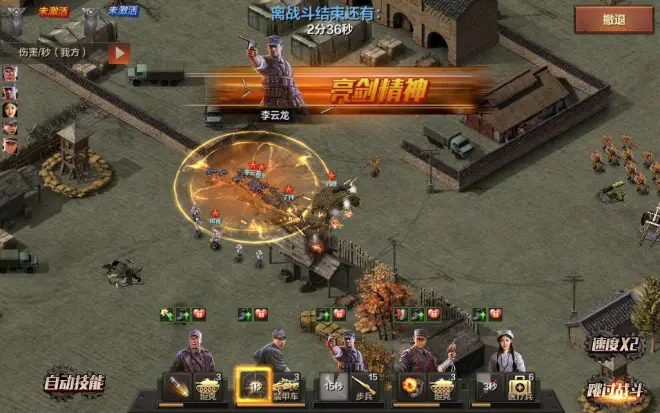660x413 pixels.
Task: Expand the 伤害/秒 damage panel arrow
Action: pyautogui.click(x=119, y=52)
